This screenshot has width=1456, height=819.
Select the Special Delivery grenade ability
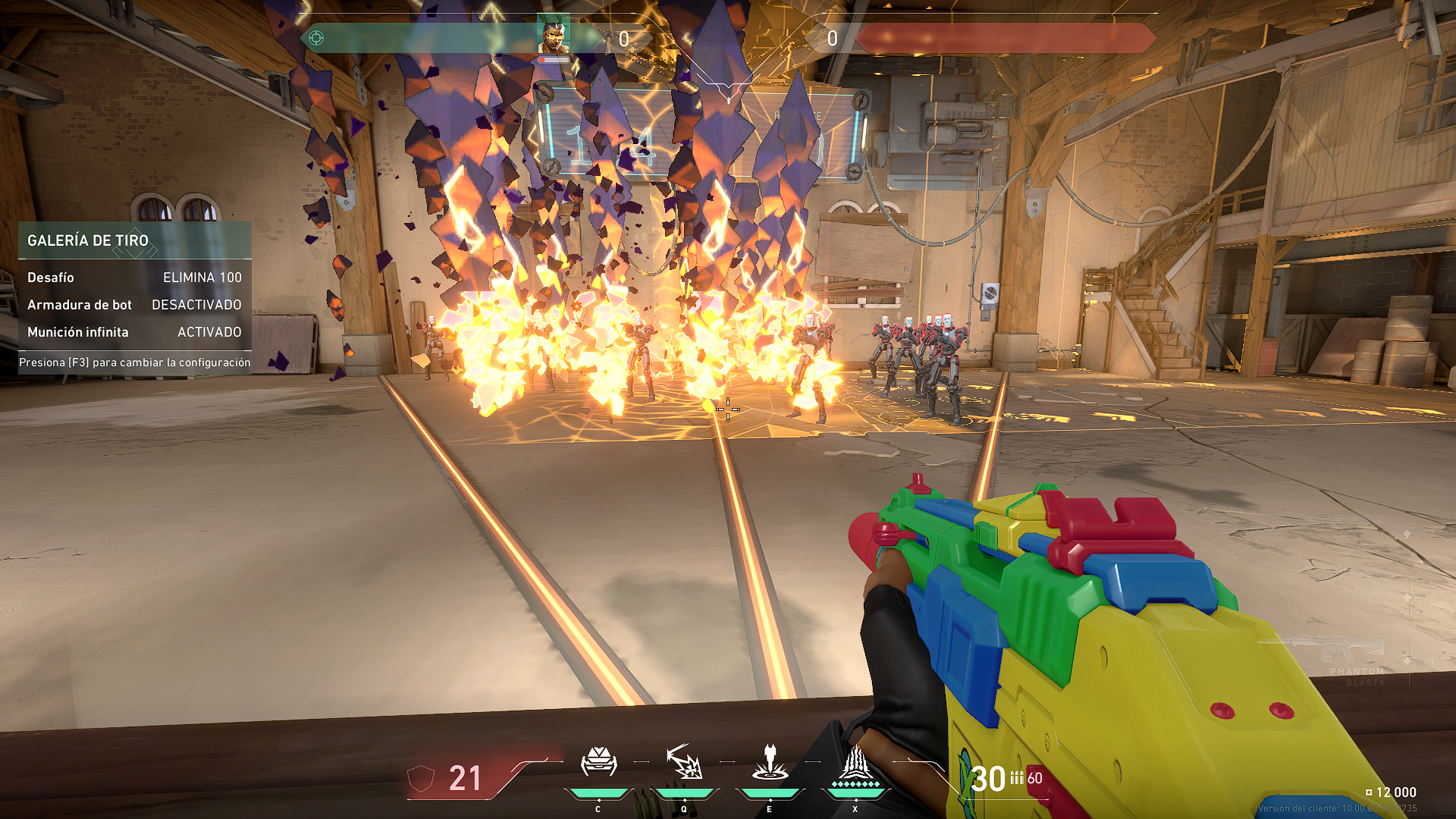coord(684,763)
